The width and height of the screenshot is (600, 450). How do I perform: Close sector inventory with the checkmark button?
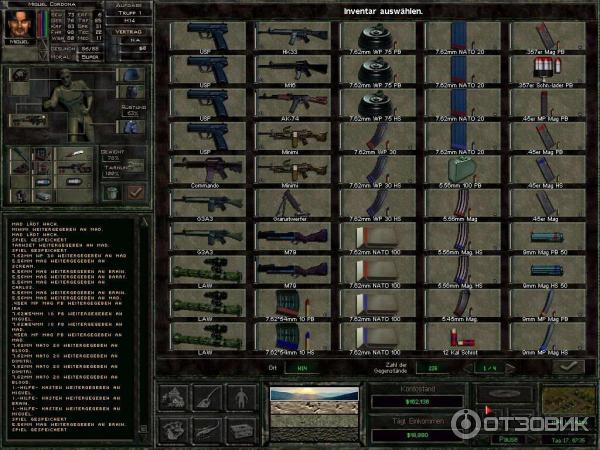click(567, 368)
